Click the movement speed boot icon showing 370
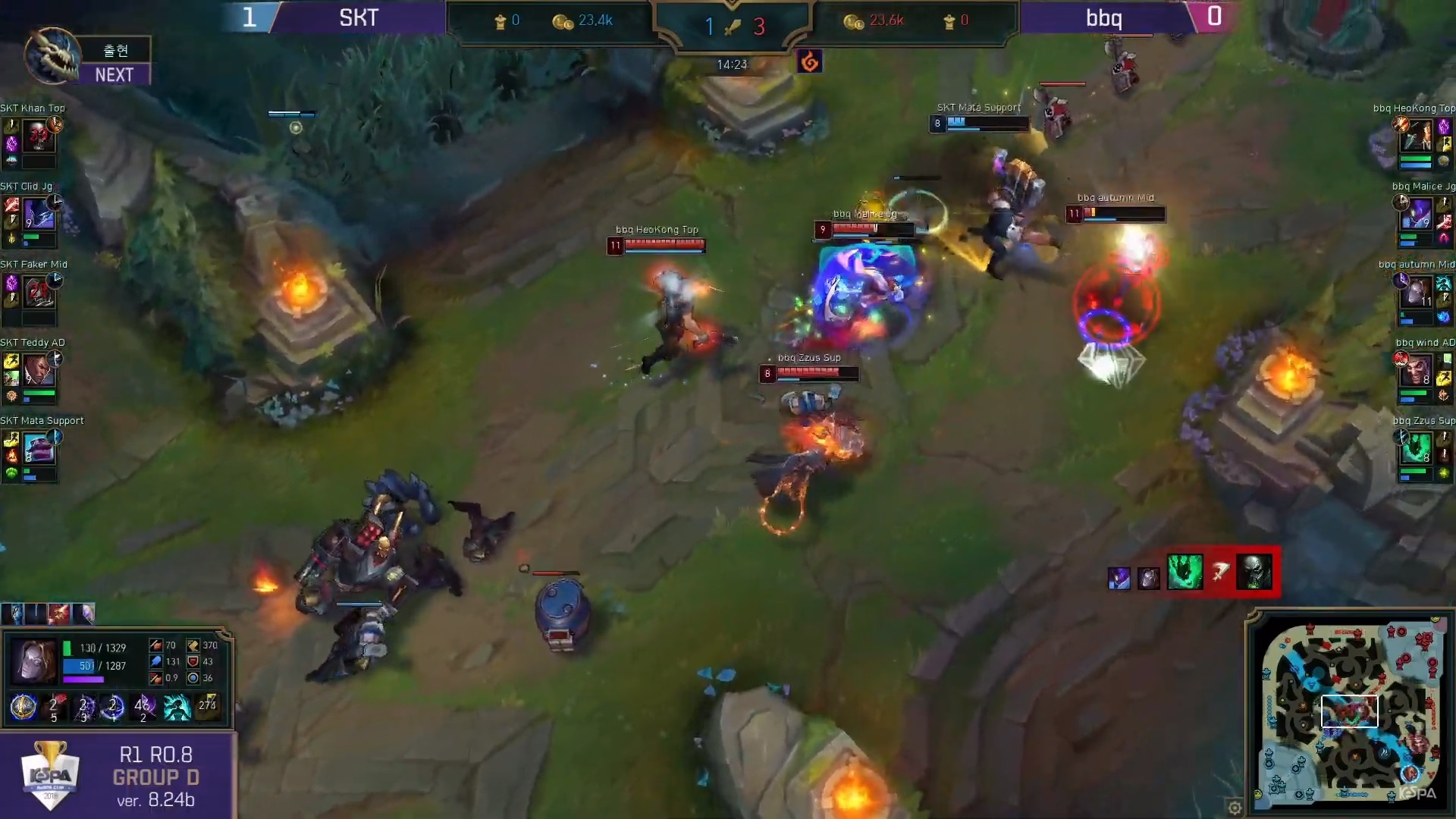 click(192, 645)
